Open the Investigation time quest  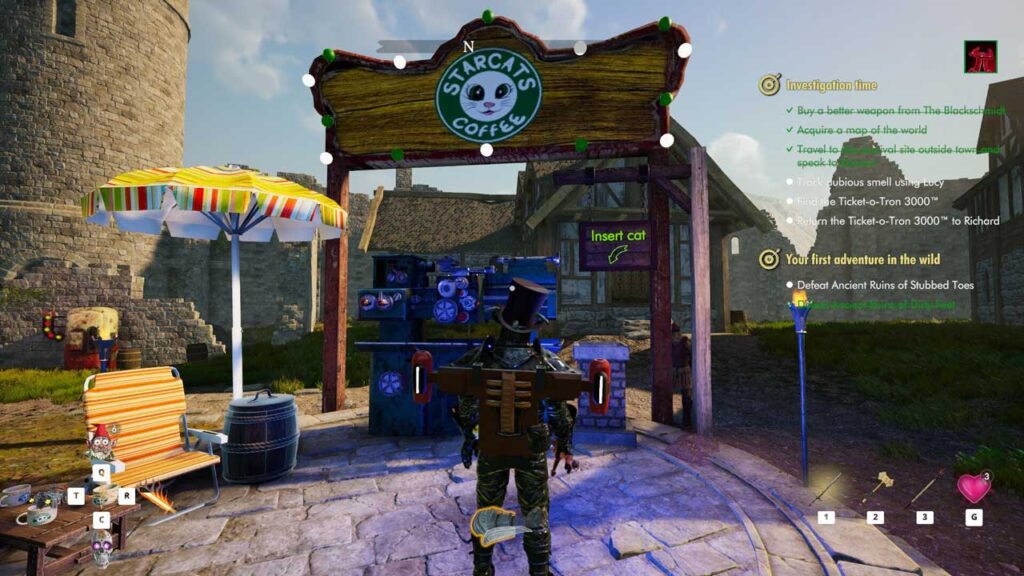click(x=831, y=85)
